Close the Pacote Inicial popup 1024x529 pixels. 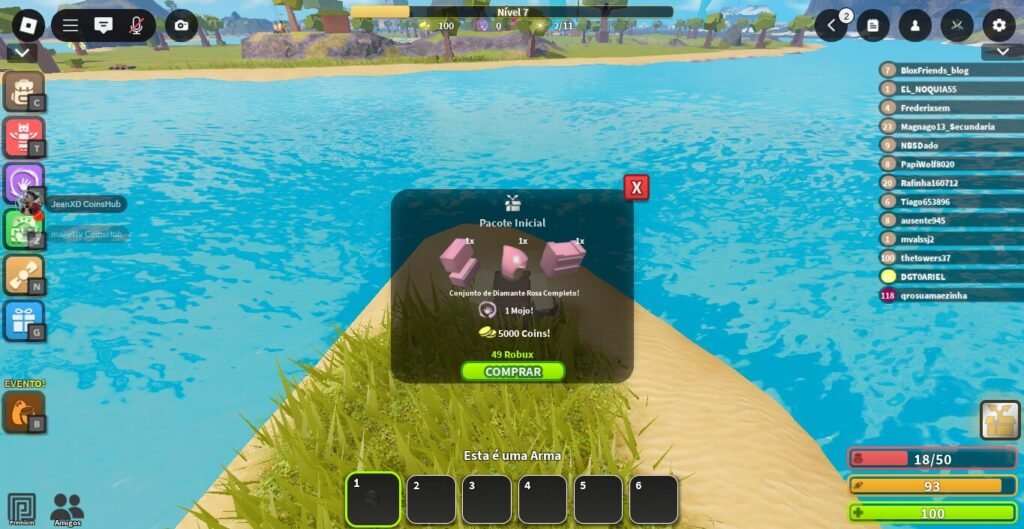click(x=636, y=187)
